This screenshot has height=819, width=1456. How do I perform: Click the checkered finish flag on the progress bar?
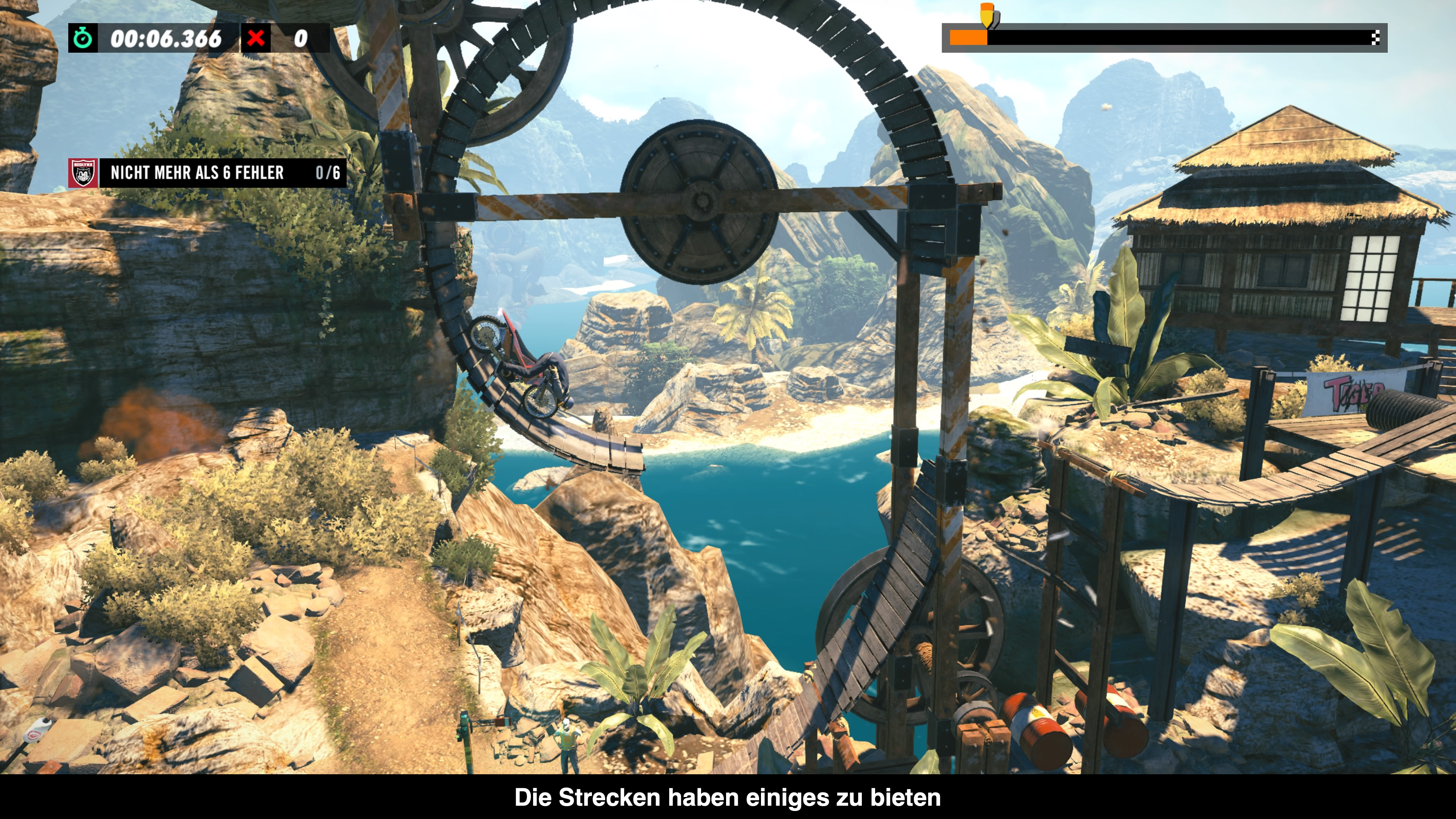click(x=1375, y=38)
